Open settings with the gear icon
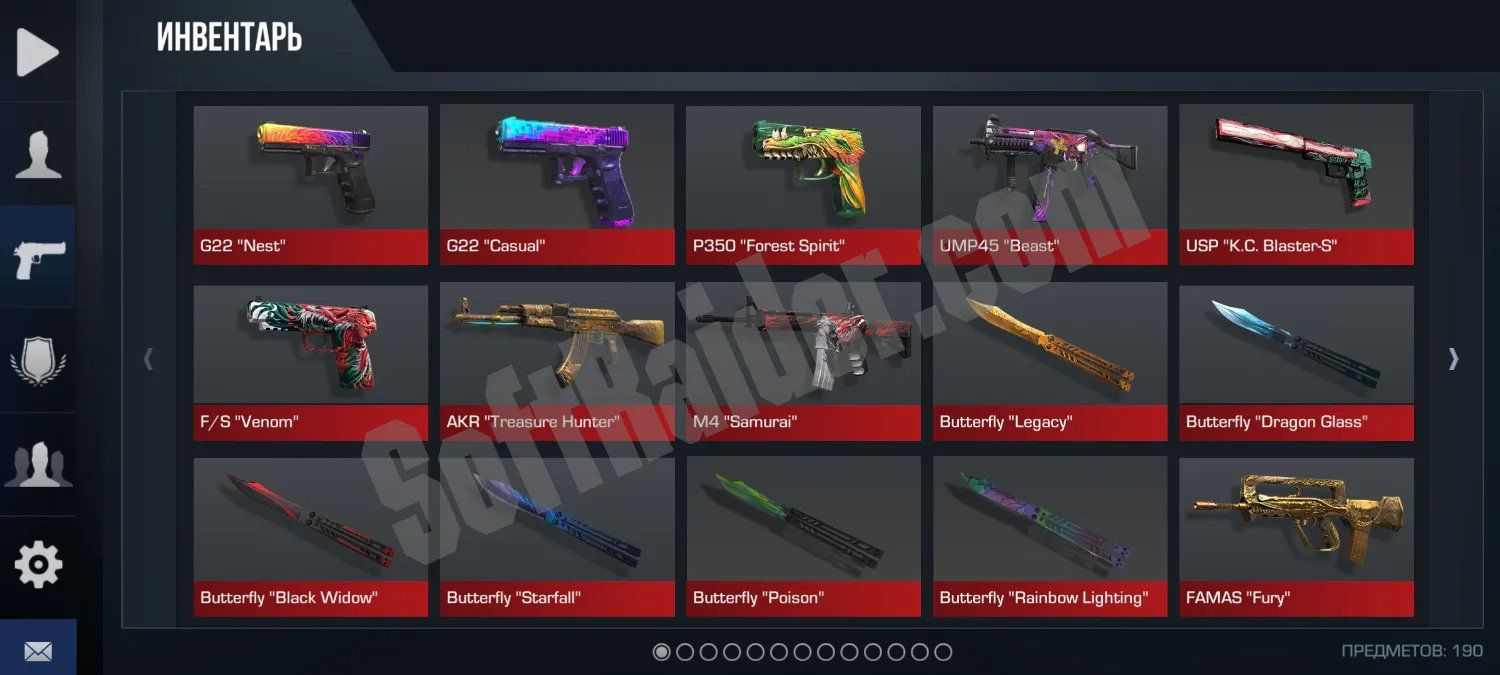The width and height of the screenshot is (1500, 675). point(38,566)
